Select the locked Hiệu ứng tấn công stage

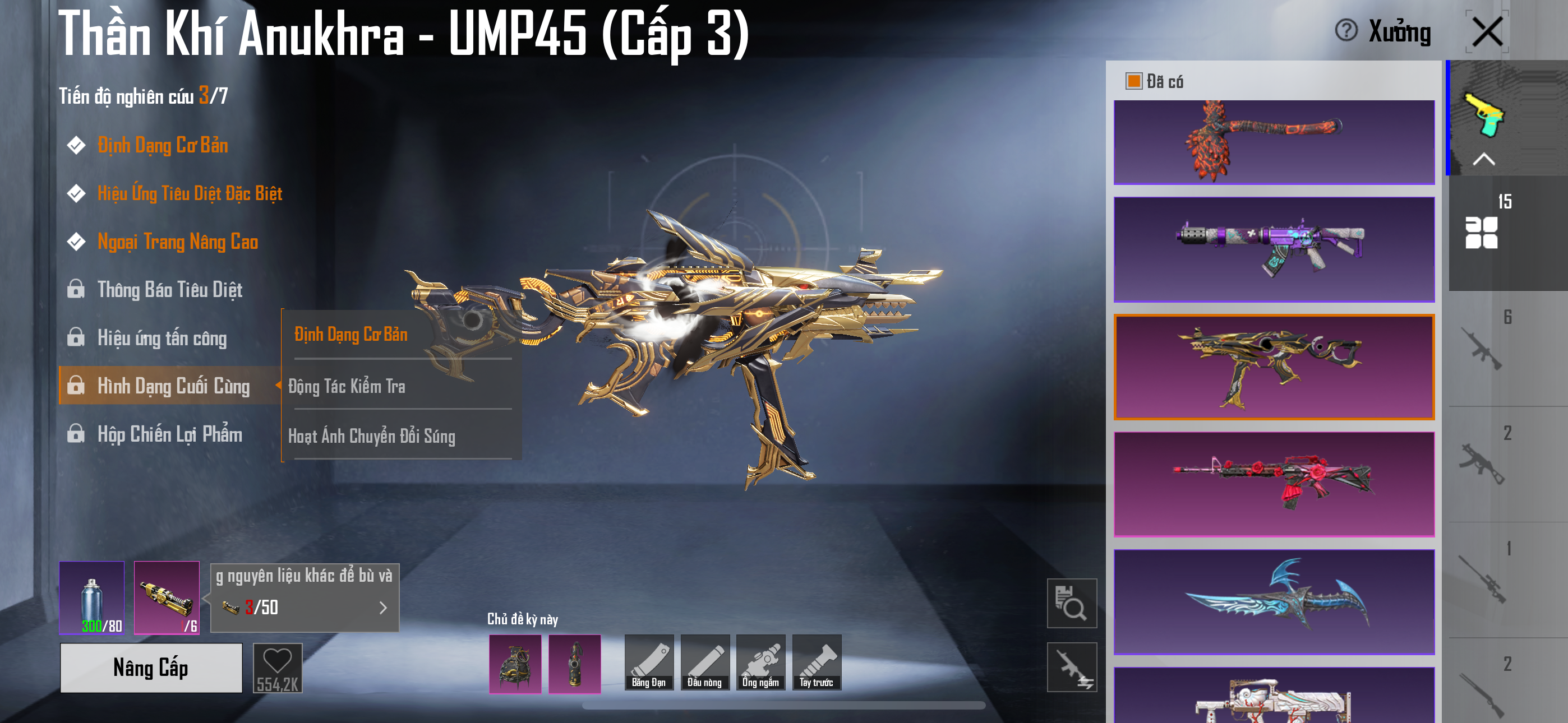(162, 338)
